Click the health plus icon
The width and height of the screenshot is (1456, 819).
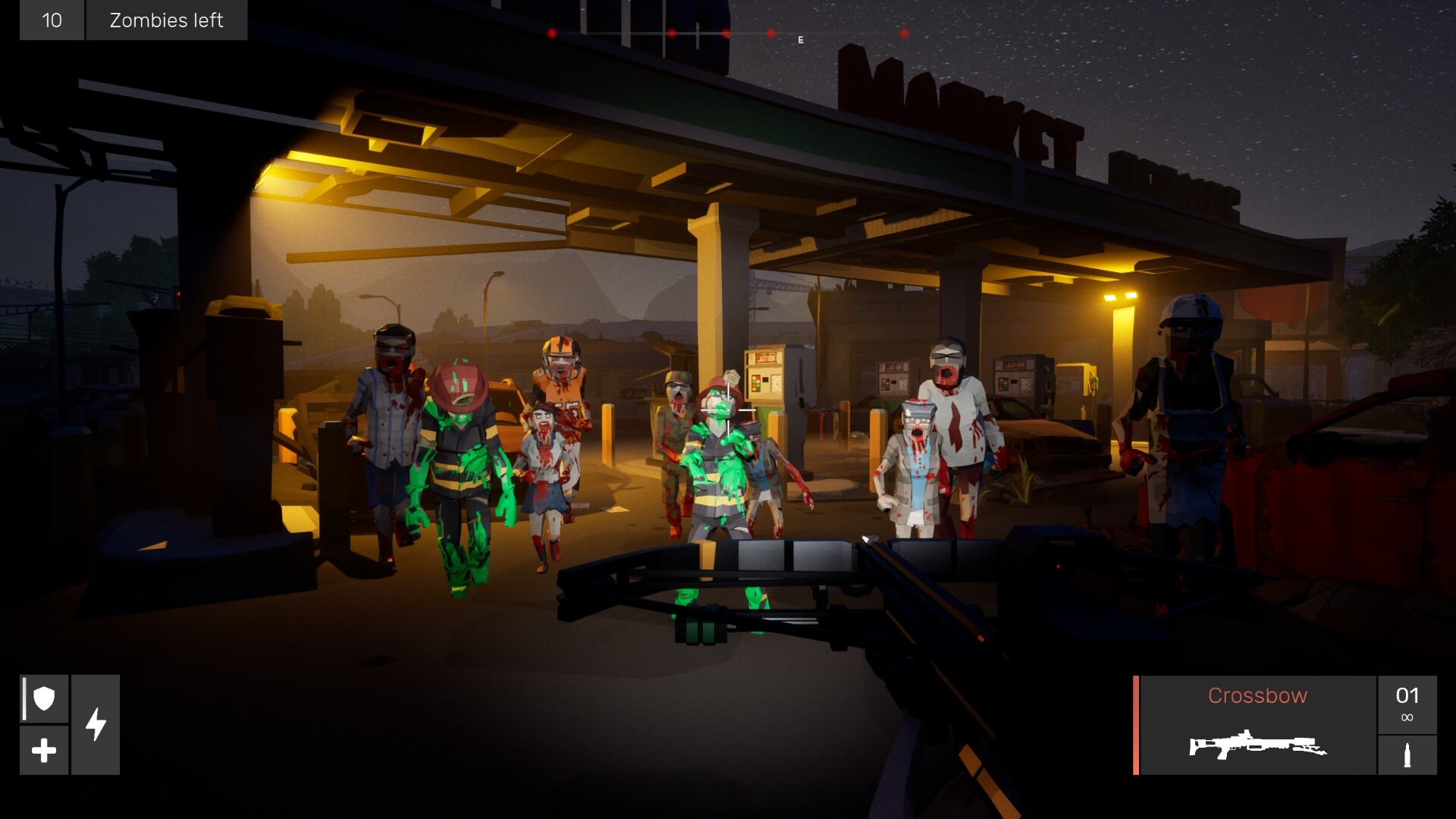(43, 751)
